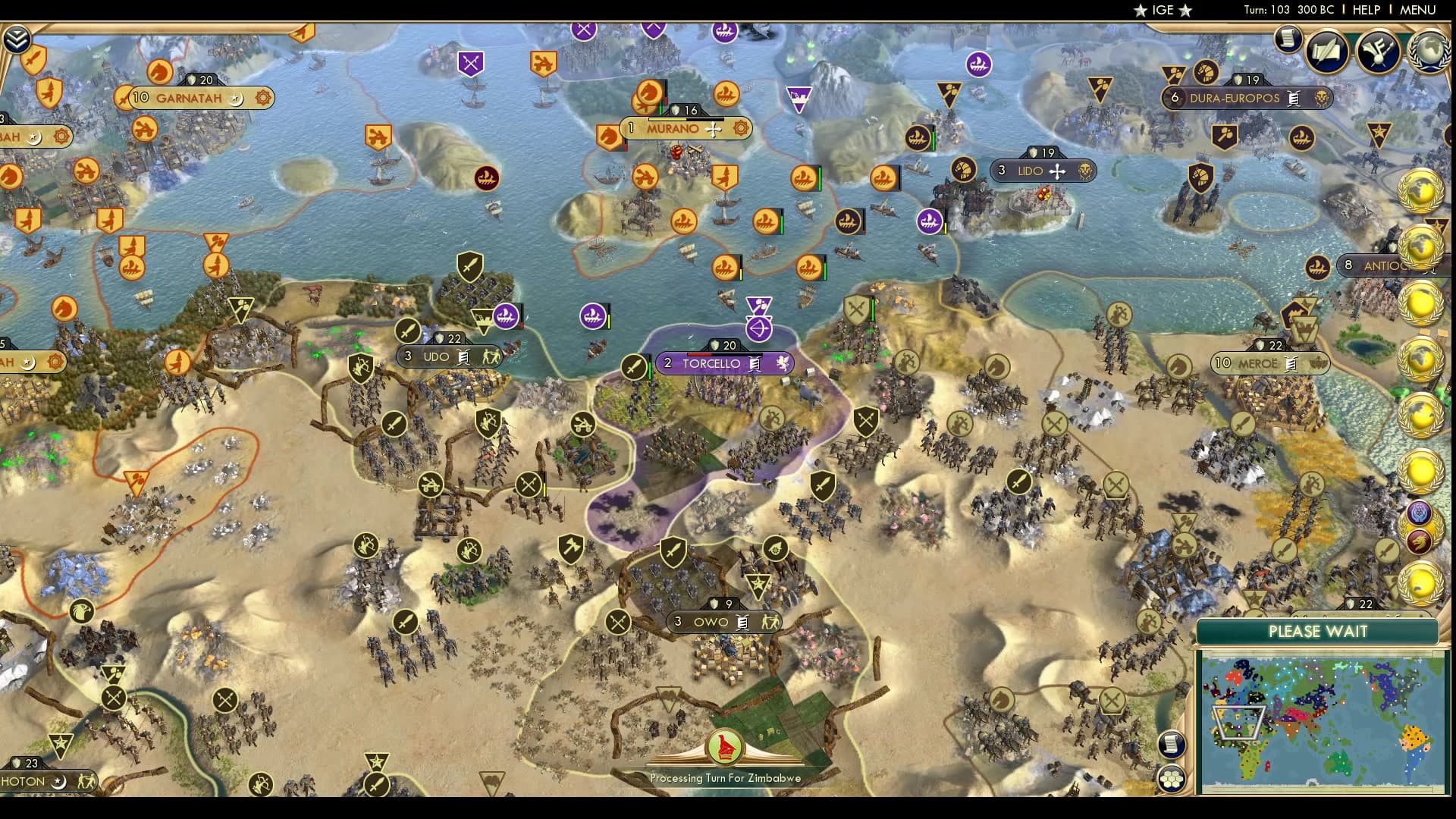Image resolution: width=1456 pixels, height=819 pixels.
Task: Click the notification scroll icon near the top
Action: click(1287, 39)
